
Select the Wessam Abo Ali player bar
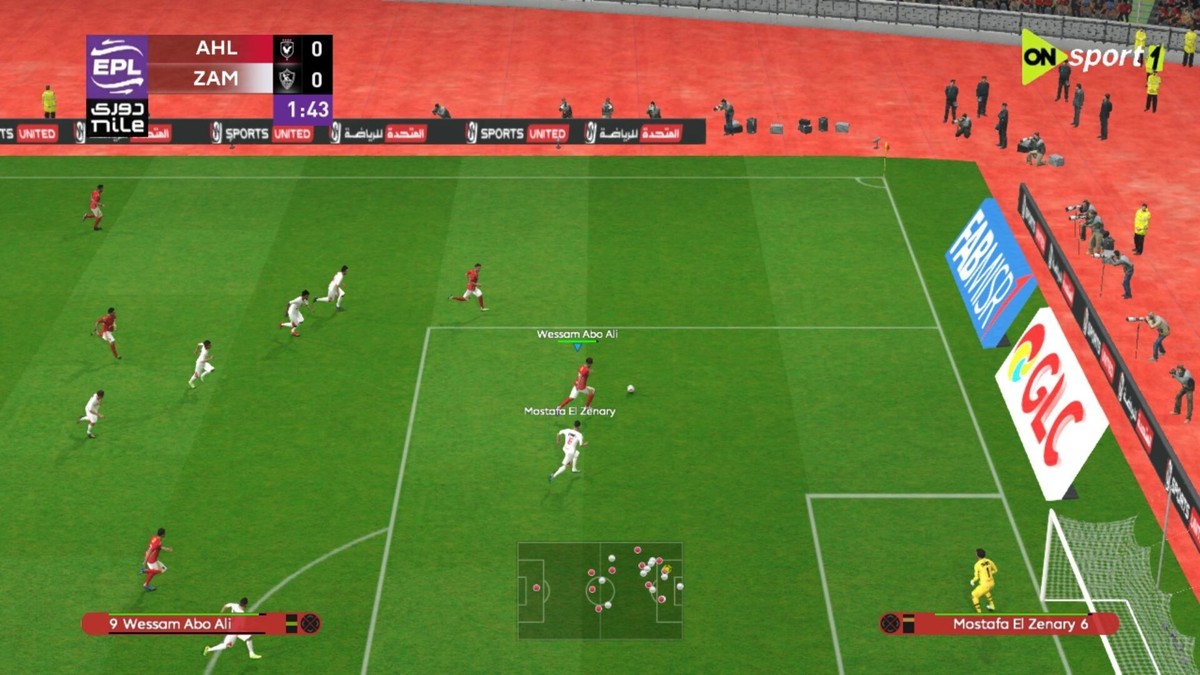click(200, 624)
